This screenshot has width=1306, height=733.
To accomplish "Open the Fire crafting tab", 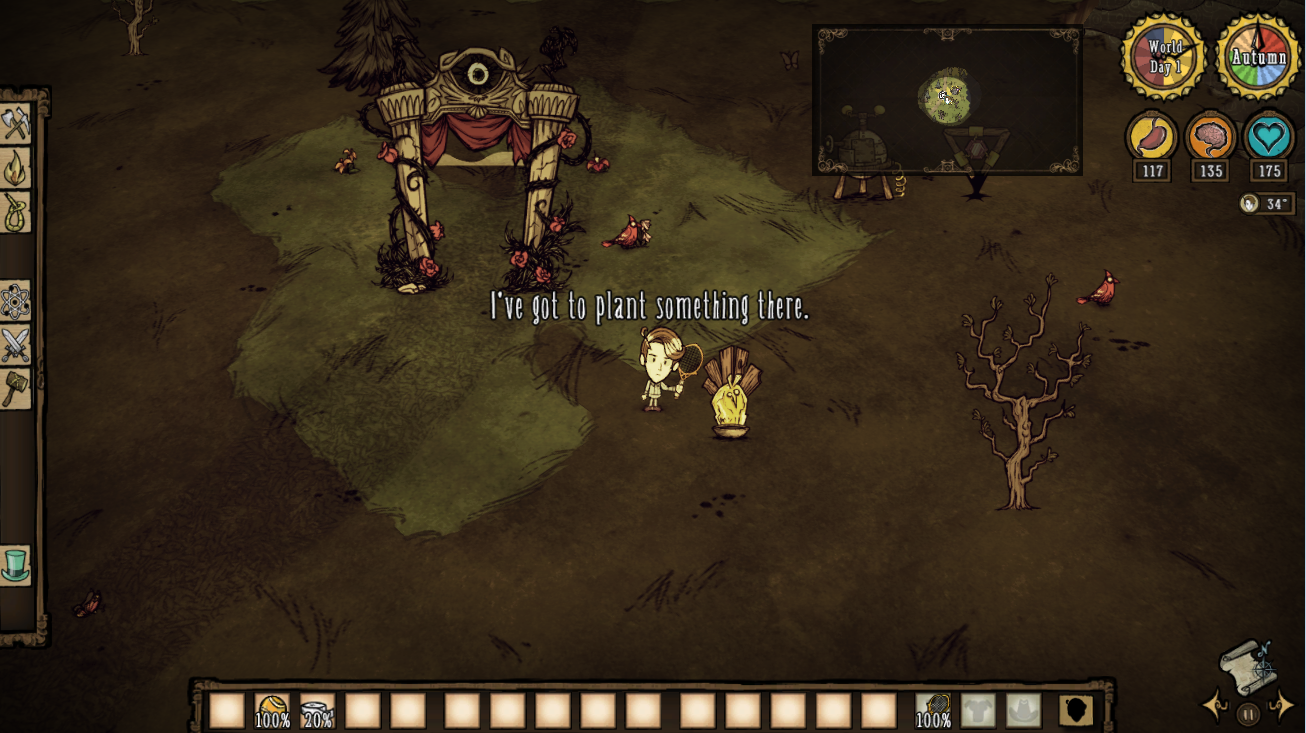I will coord(16,168).
